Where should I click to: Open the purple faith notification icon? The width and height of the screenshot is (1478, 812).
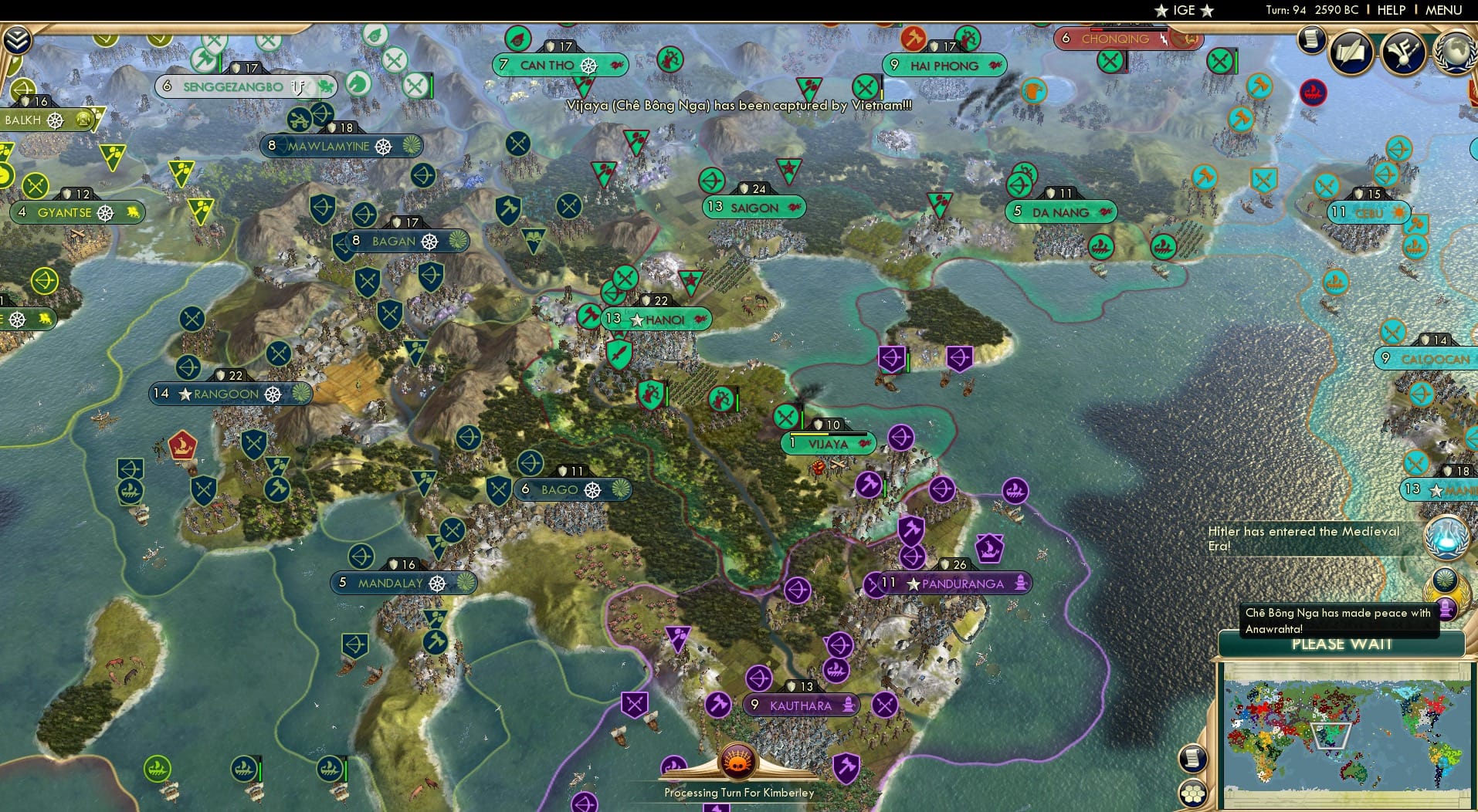[1446, 611]
